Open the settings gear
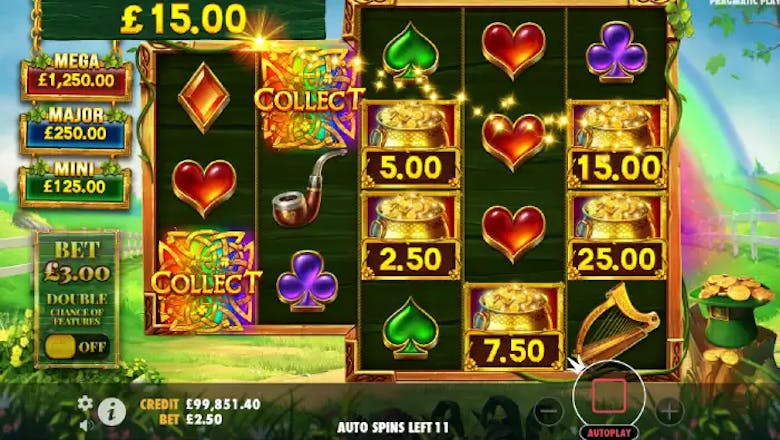780x440 pixels. [x=86, y=402]
